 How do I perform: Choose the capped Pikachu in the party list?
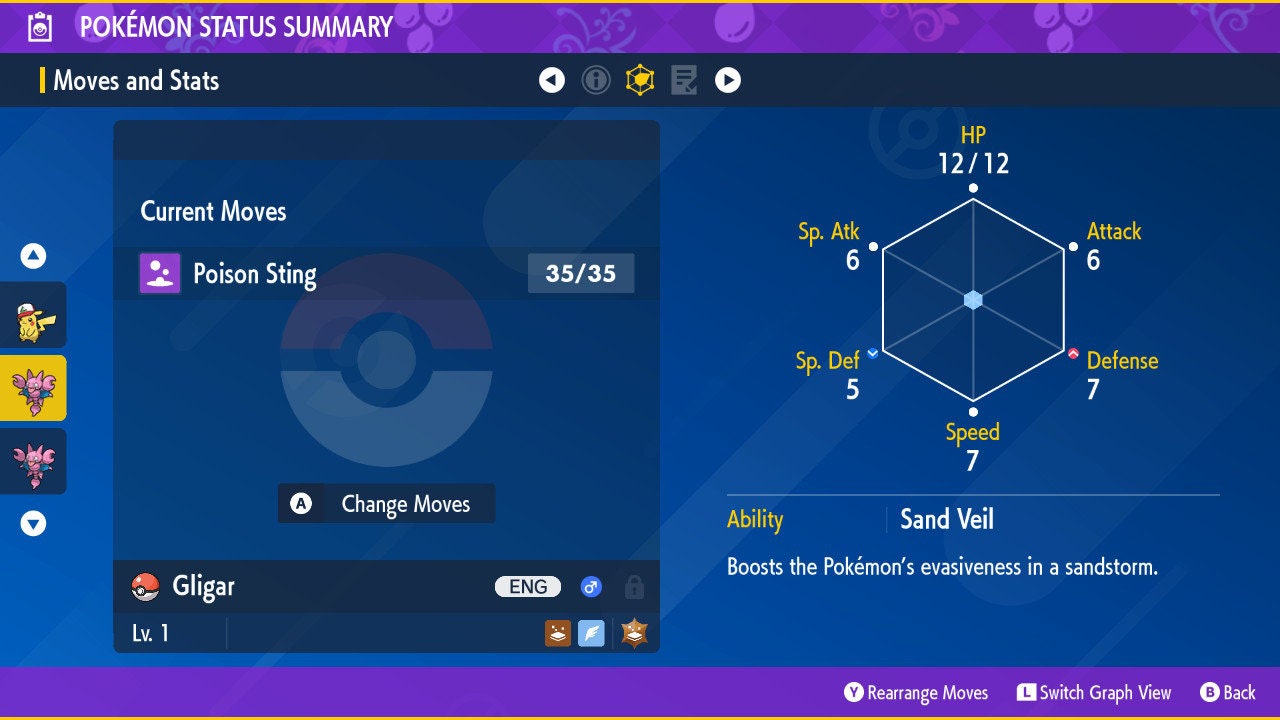(33, 315)
